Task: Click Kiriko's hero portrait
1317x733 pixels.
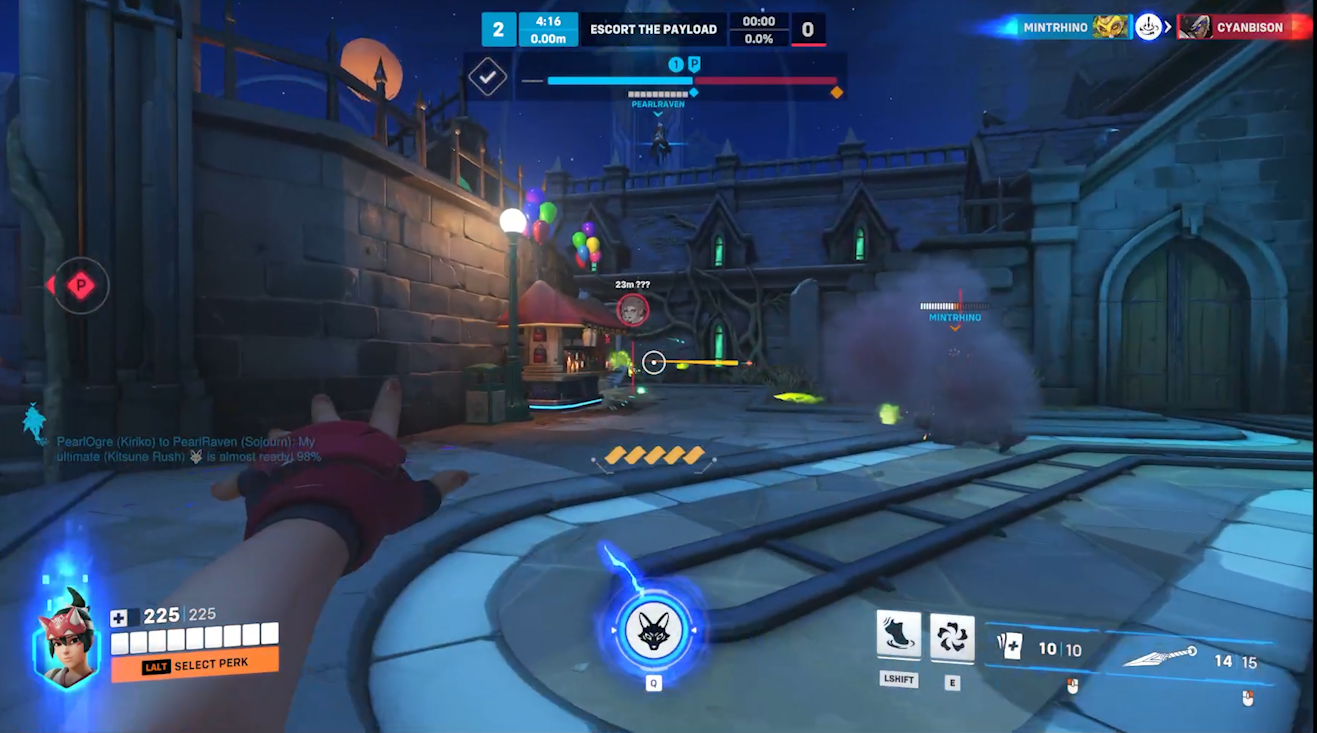Action: click(x=67, y=639)
